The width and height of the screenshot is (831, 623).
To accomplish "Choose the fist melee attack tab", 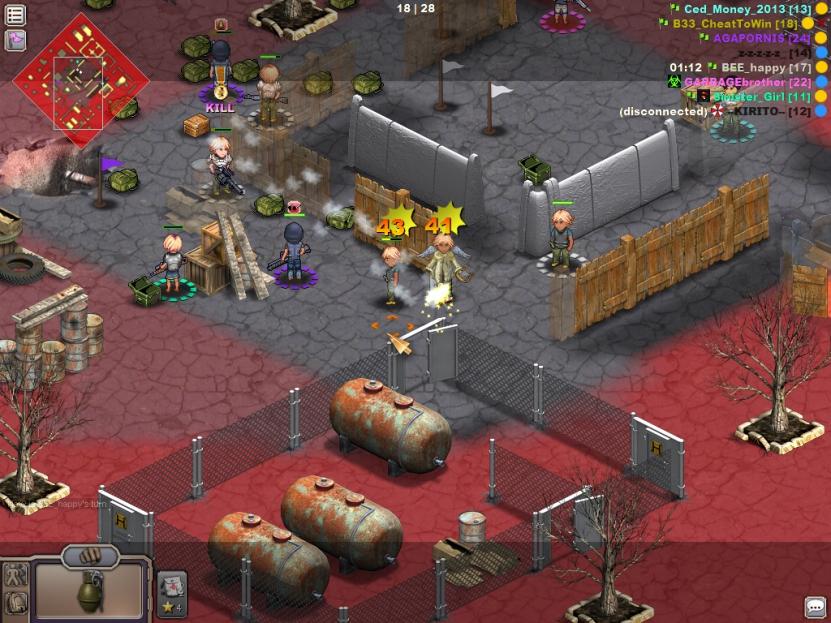I will (91, 555).
